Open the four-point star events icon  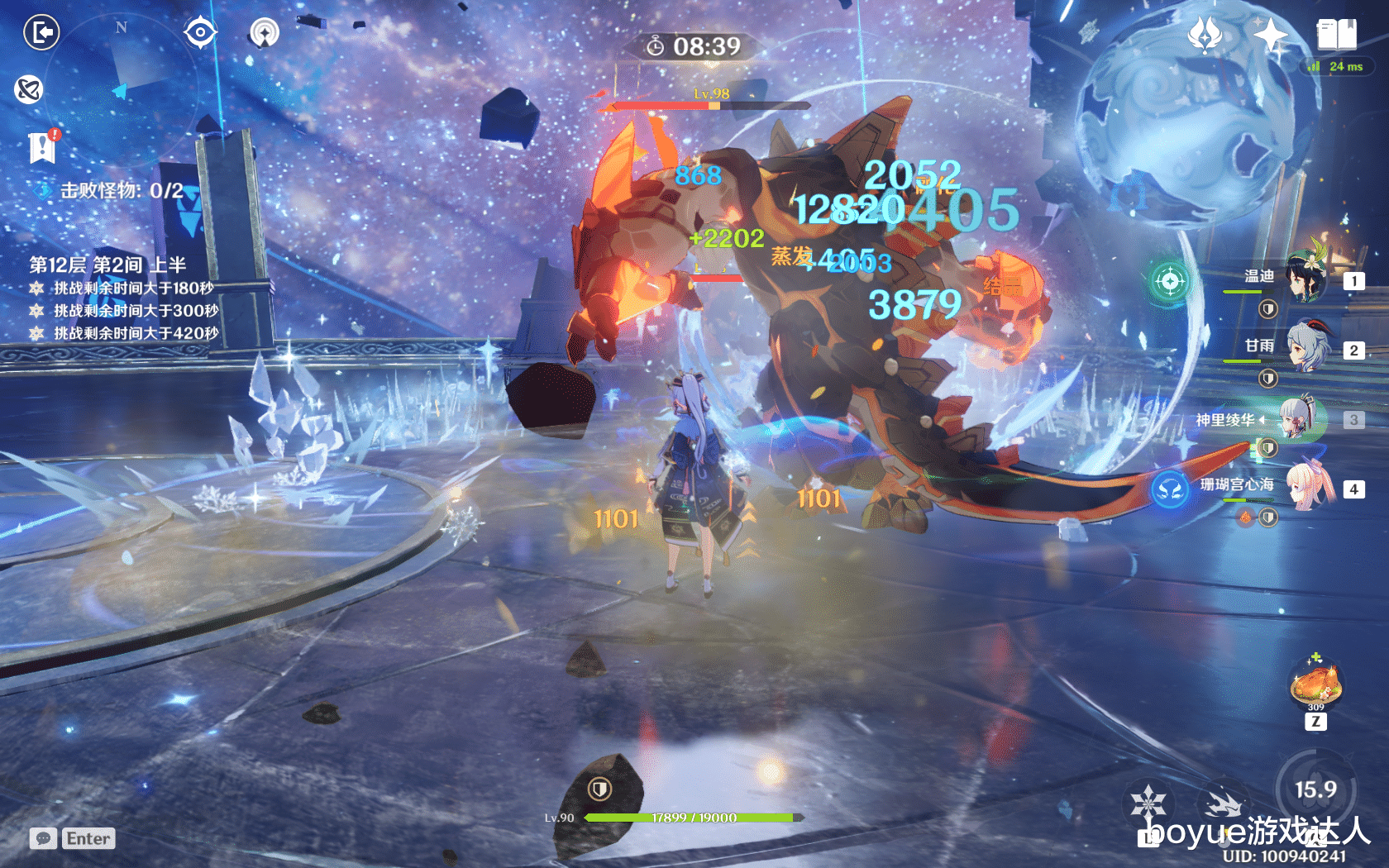coord(1271,35)
